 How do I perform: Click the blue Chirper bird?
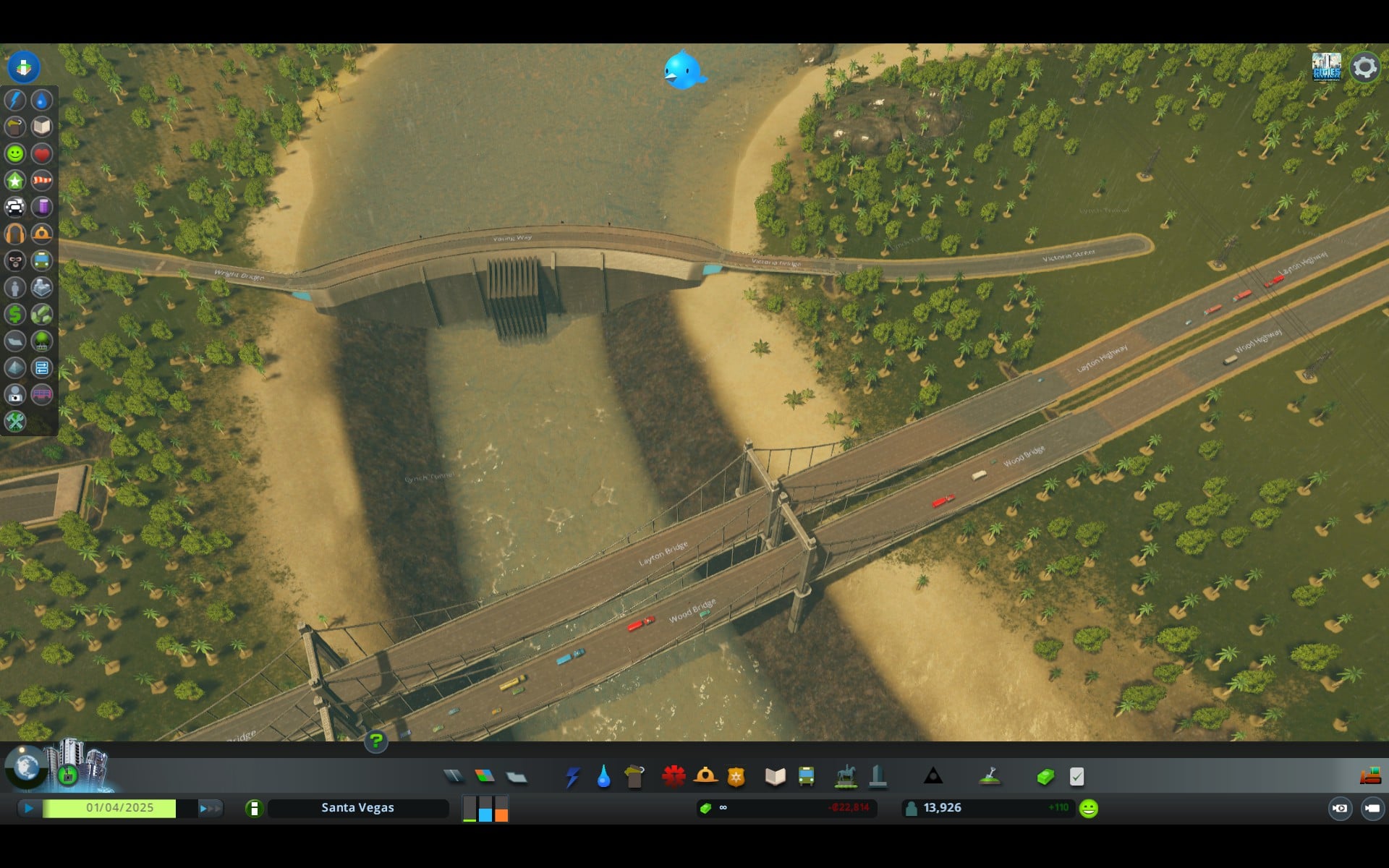pos(683,70)
